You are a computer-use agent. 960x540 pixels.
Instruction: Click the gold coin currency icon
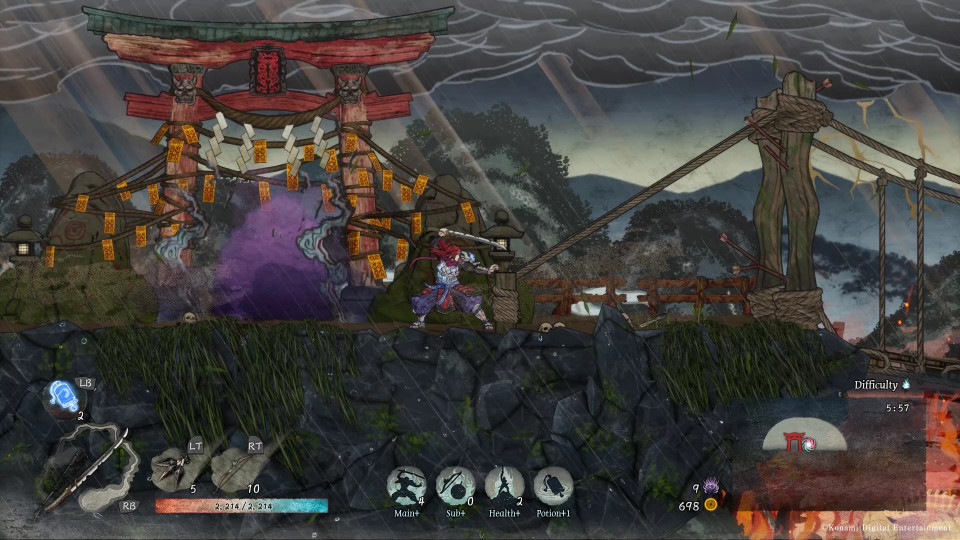pyautogui.click(x=711, y=505)
